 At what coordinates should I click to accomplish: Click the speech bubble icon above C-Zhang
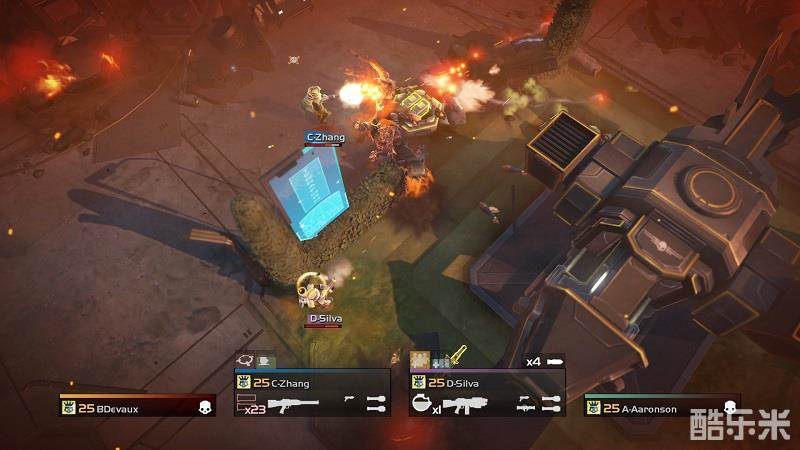[244, 360]
